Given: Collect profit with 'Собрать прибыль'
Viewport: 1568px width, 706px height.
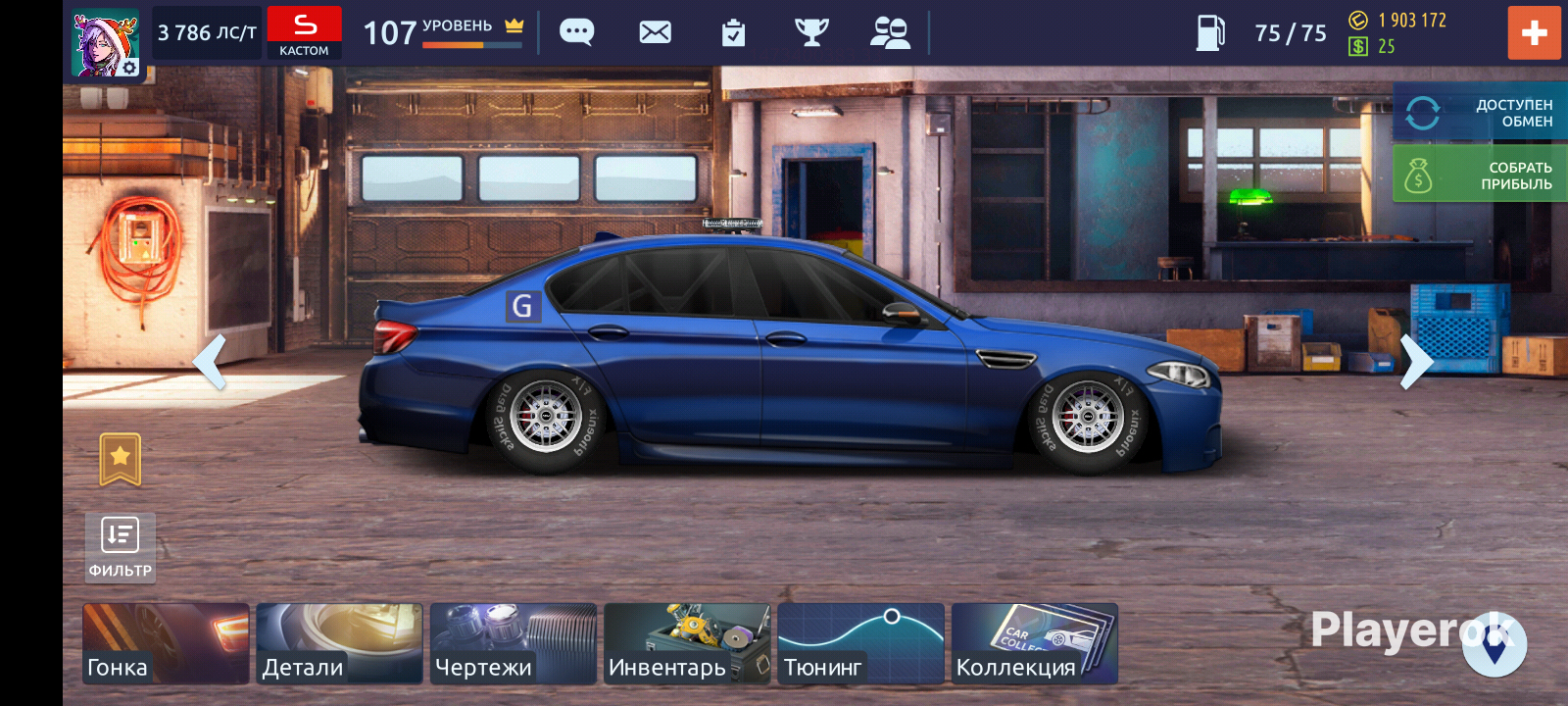Looking at the screenshot, I should 1480,175.
